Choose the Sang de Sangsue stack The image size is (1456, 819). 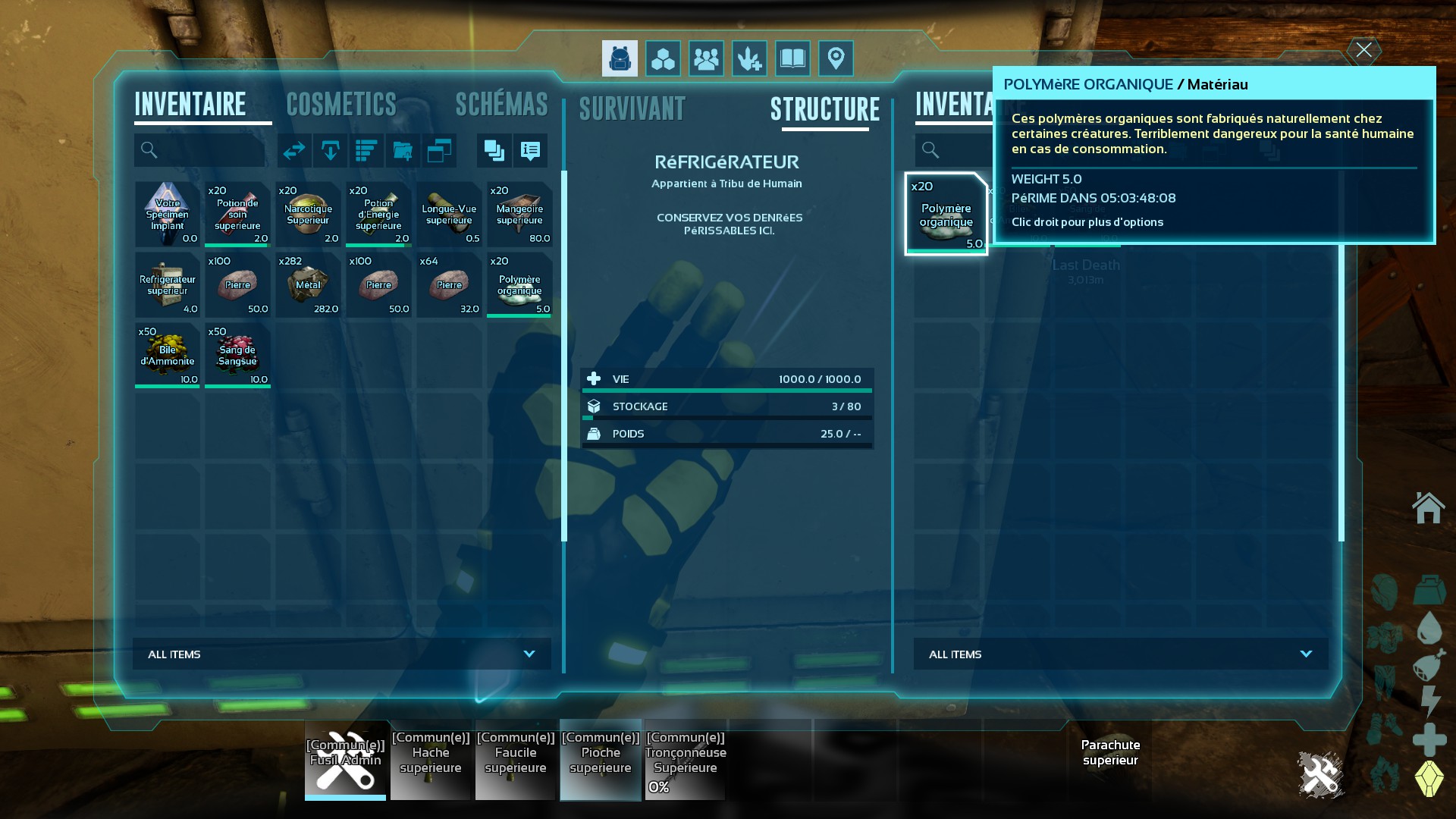(x=237, y=355)
